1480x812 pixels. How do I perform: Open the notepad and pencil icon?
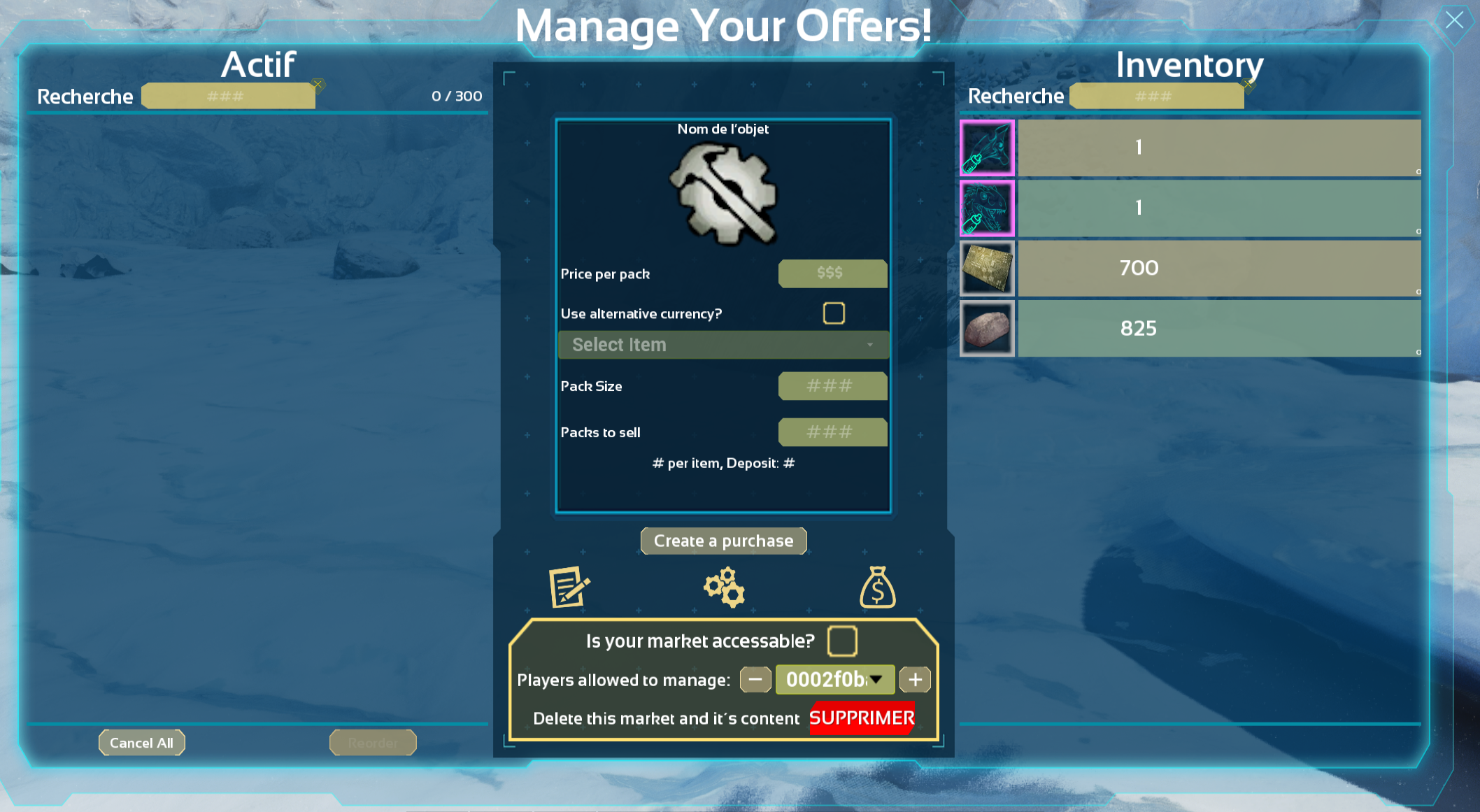coord(569,587)
